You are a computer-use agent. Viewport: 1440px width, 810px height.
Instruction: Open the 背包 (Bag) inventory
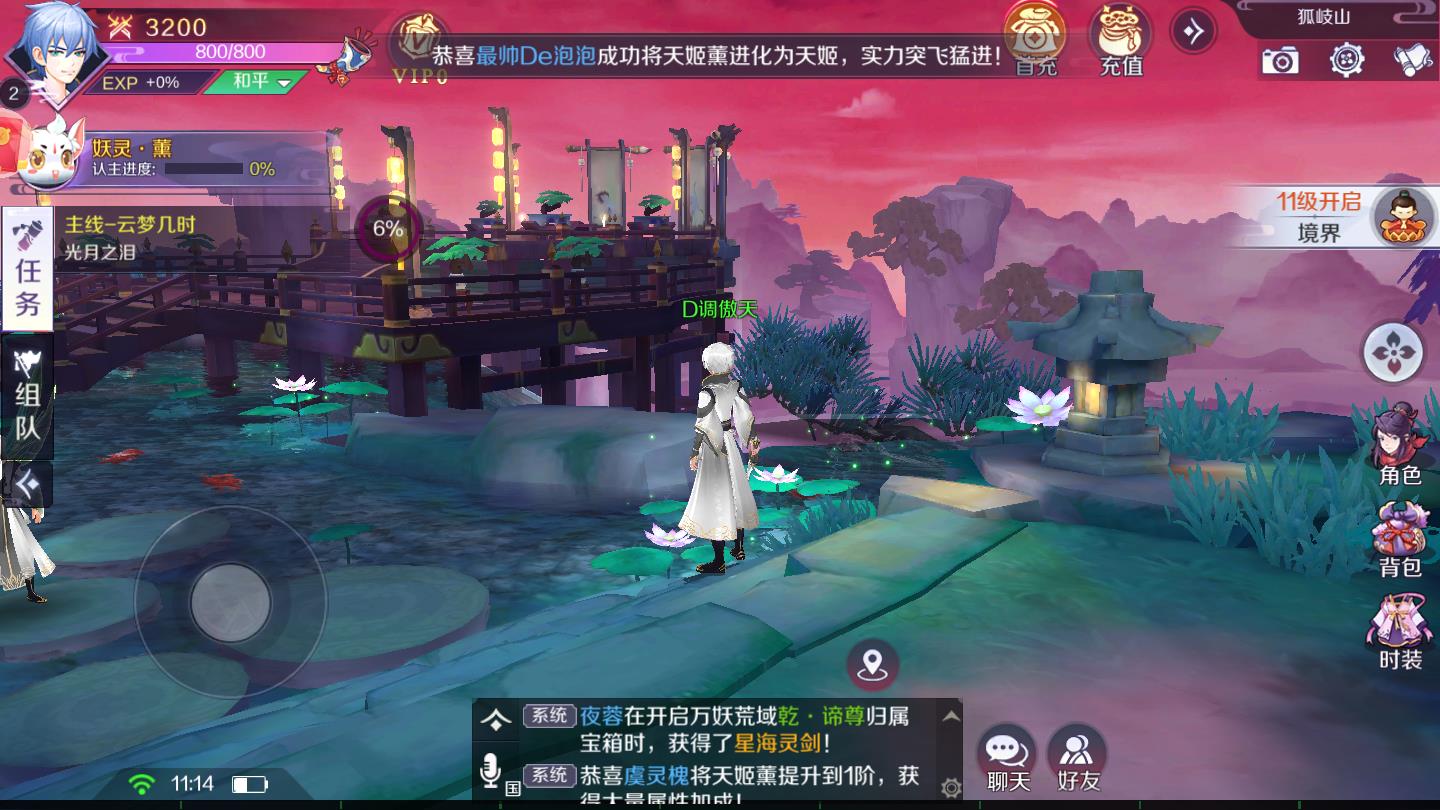click(1395, 535)
